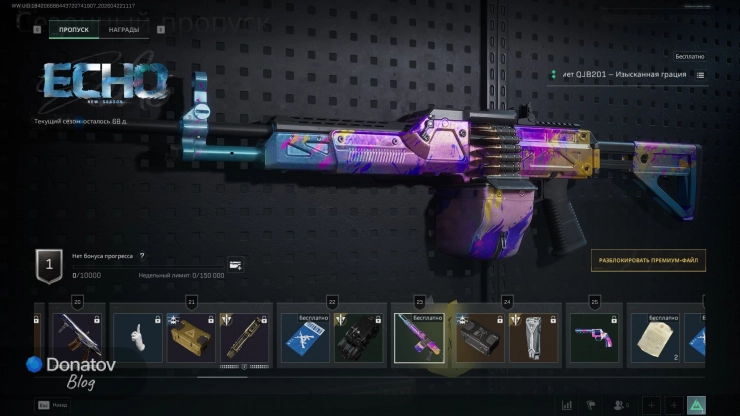The width and height of the screenshot is (740, 416).
Task: Open the НАГРАДЫ tab
Action: point(124,30)
